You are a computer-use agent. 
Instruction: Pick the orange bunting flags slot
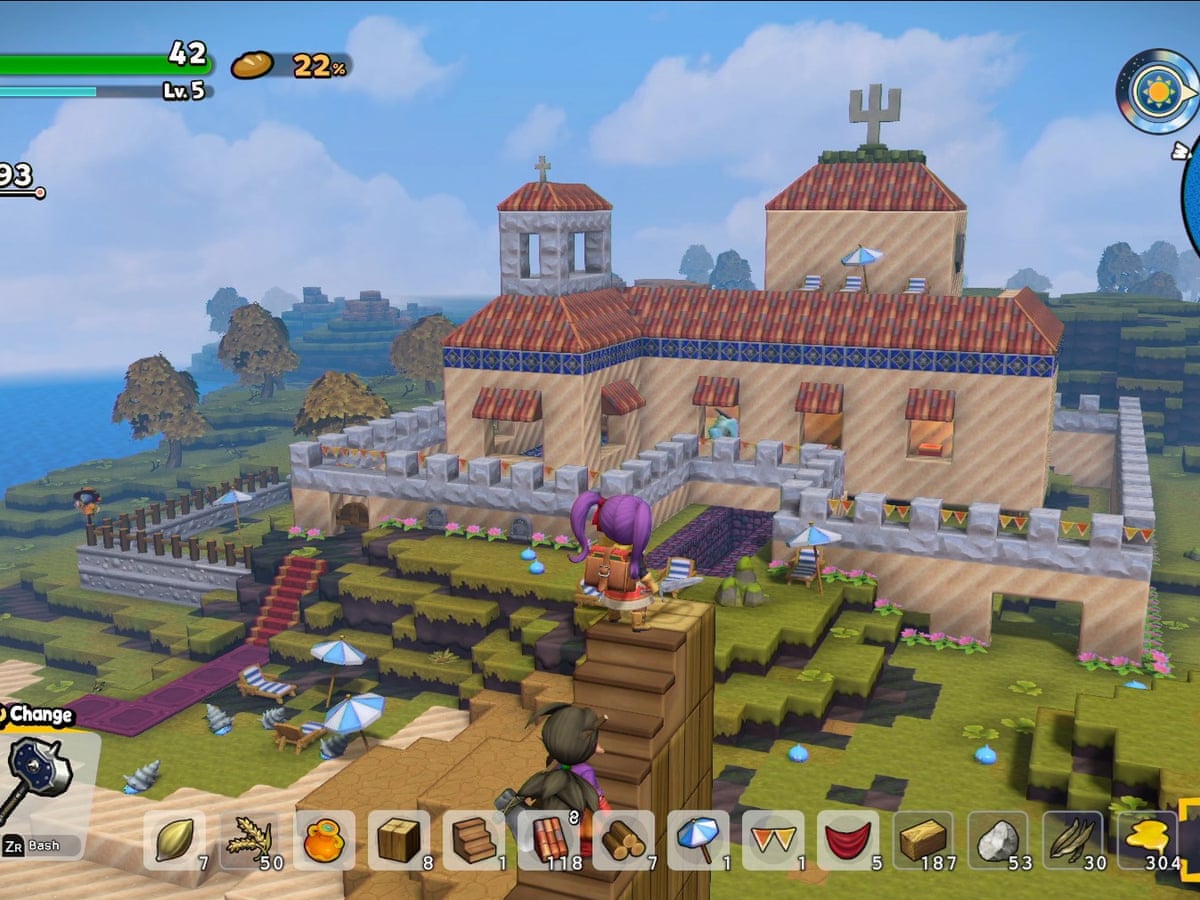773,840
